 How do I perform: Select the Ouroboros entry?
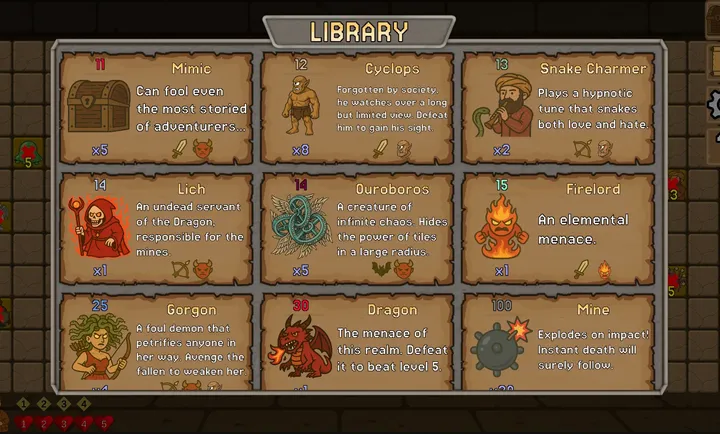pyautogui.click(x=357, y=229)
